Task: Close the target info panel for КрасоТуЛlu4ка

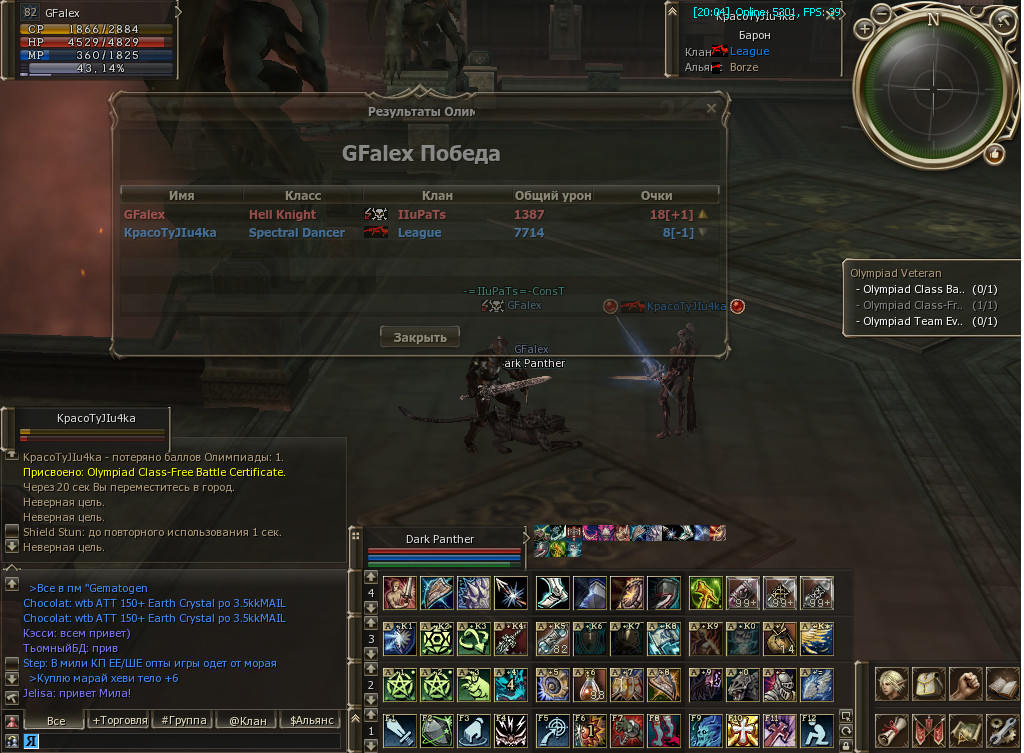Action: [831, 15]
